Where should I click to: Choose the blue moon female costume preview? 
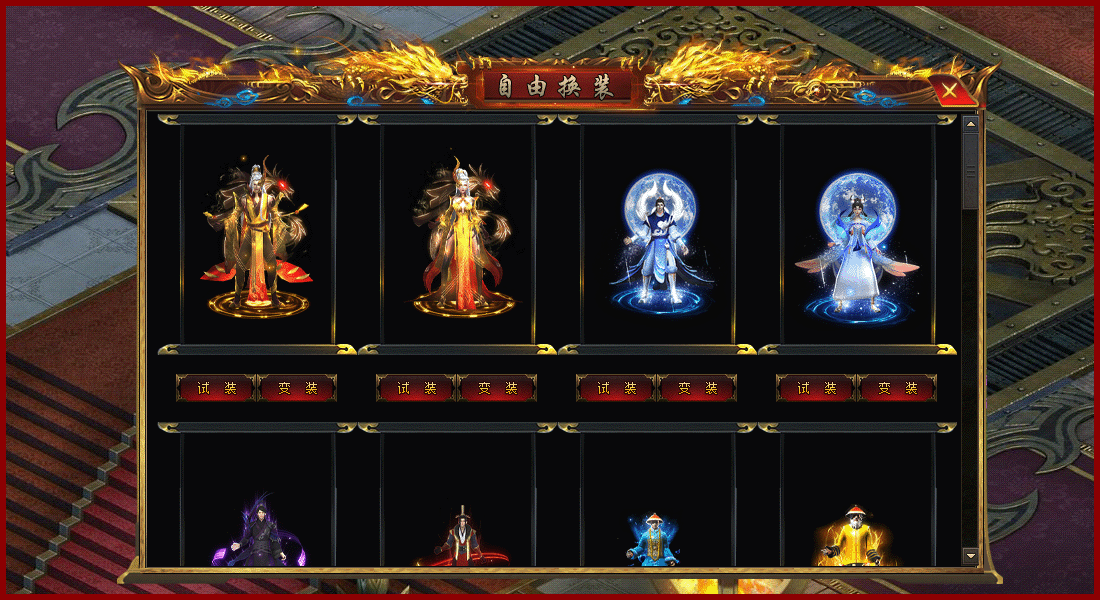tap(858, 235)
